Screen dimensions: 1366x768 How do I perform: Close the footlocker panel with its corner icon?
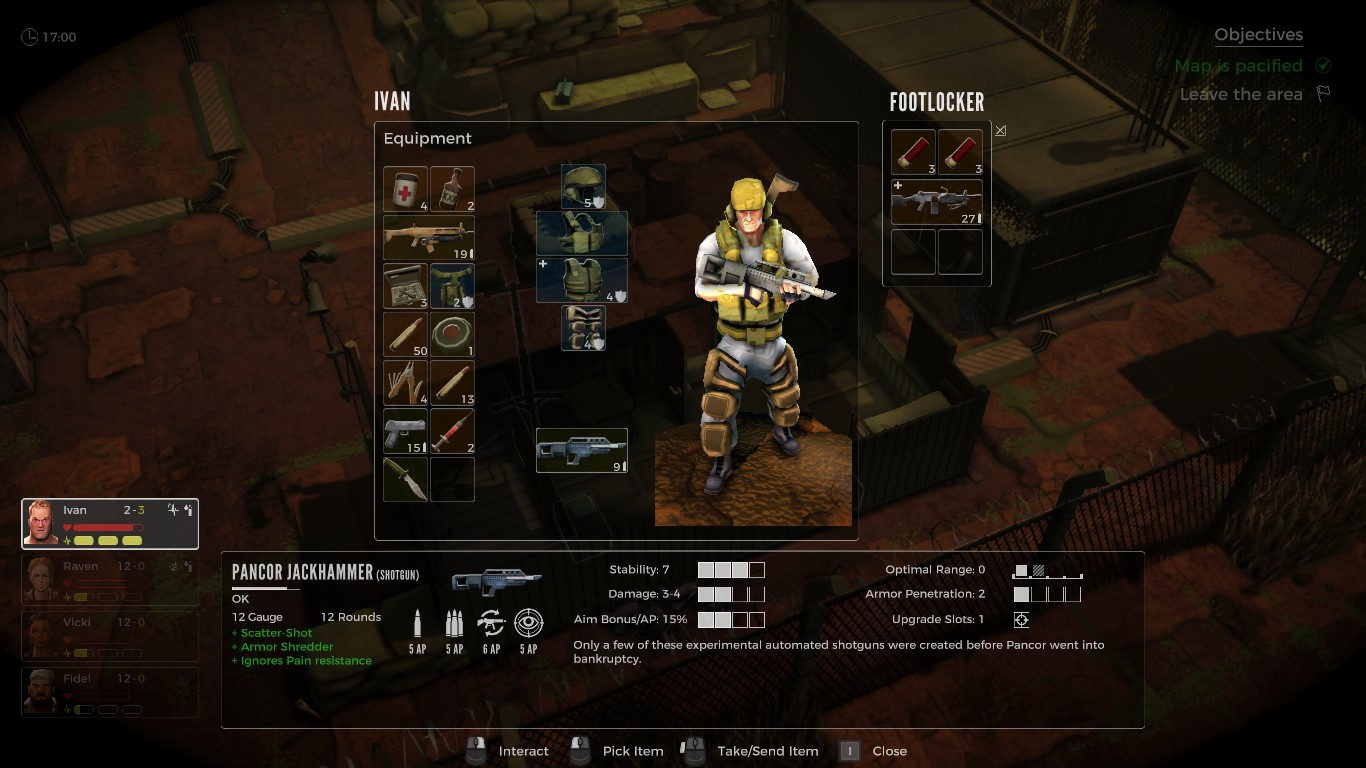pyautogui.click(x=1000, y=131)
